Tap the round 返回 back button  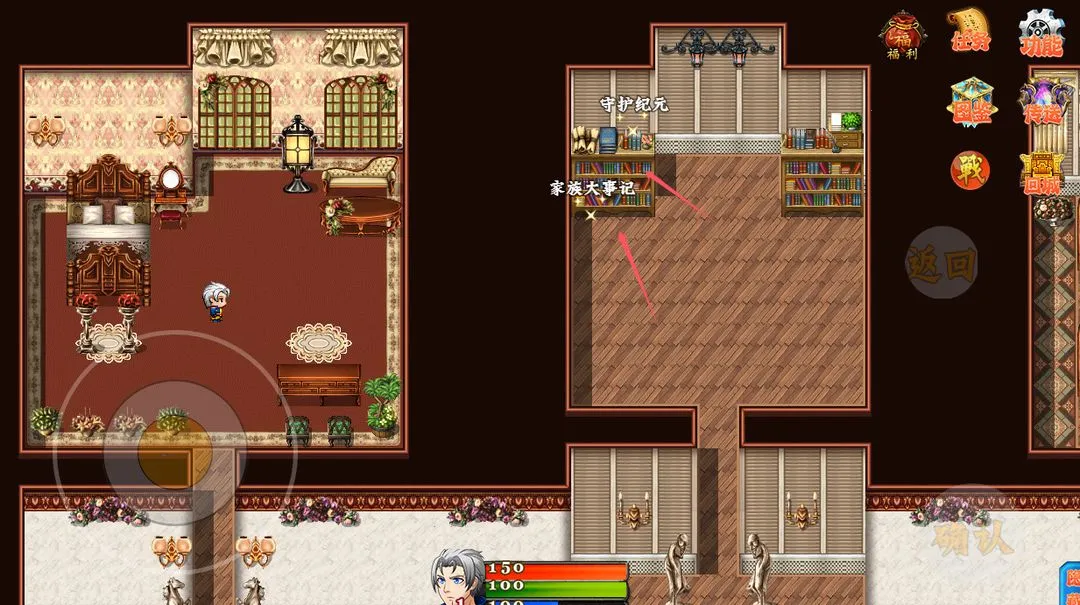tap(941, 263)
